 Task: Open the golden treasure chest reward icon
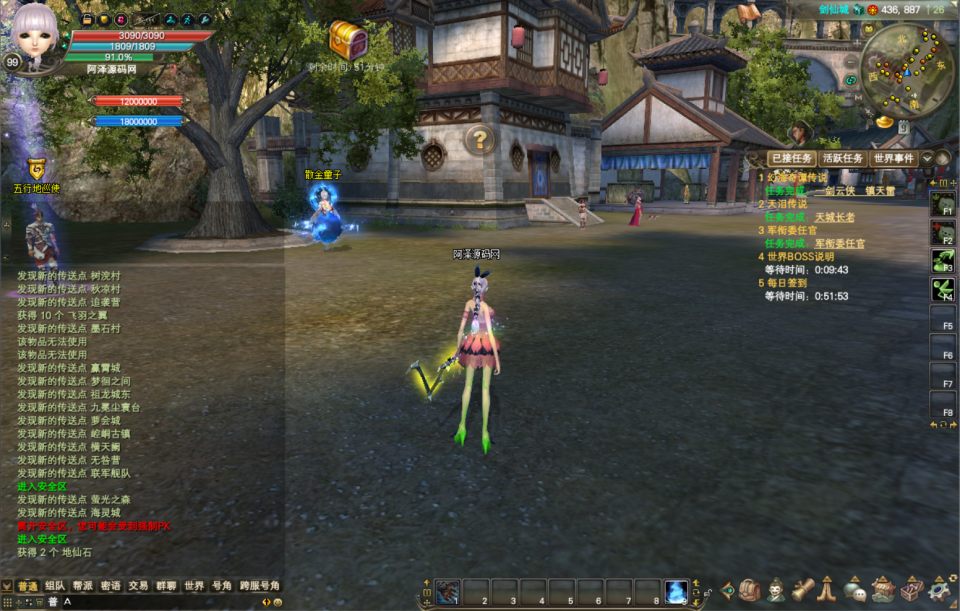point(347,39)
